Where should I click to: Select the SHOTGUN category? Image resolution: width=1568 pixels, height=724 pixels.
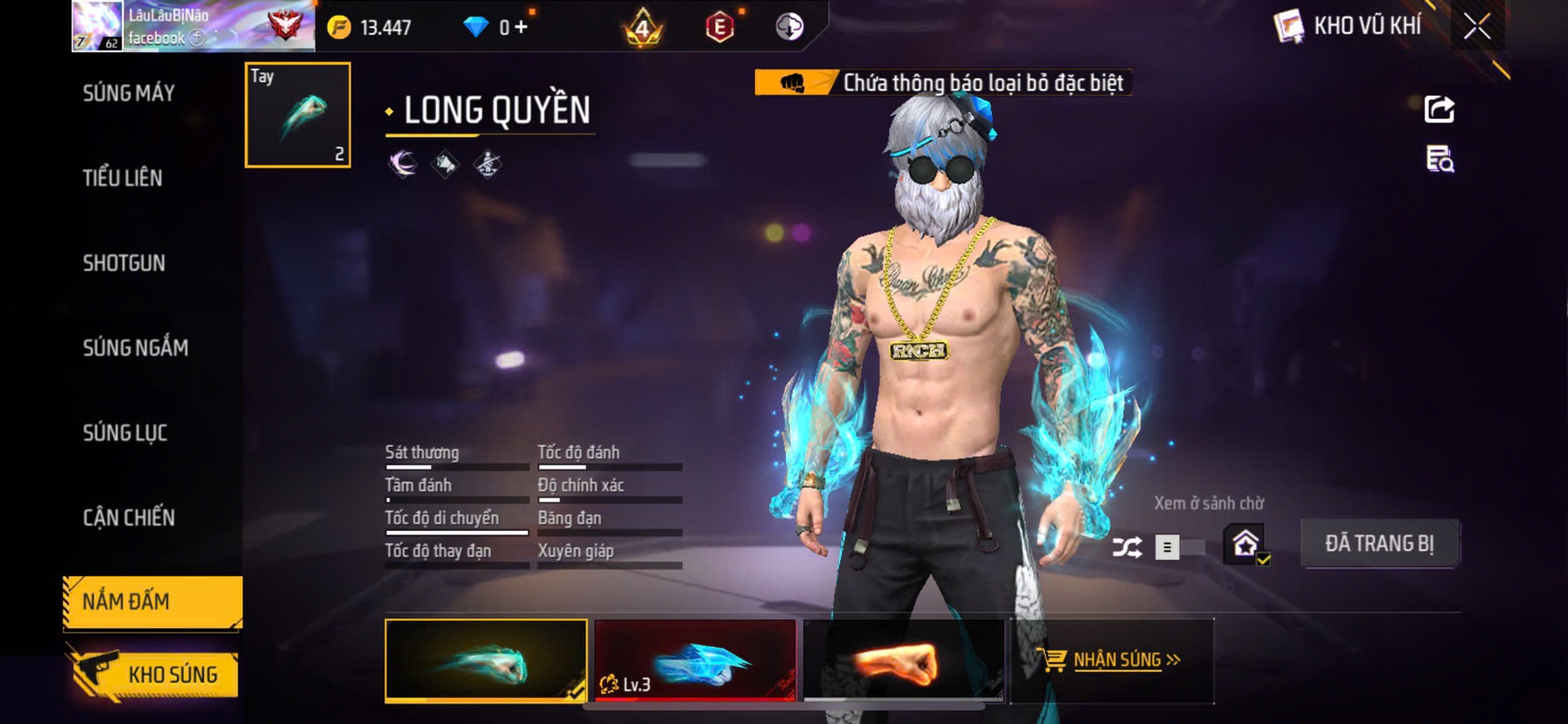(x=124, y=263)
